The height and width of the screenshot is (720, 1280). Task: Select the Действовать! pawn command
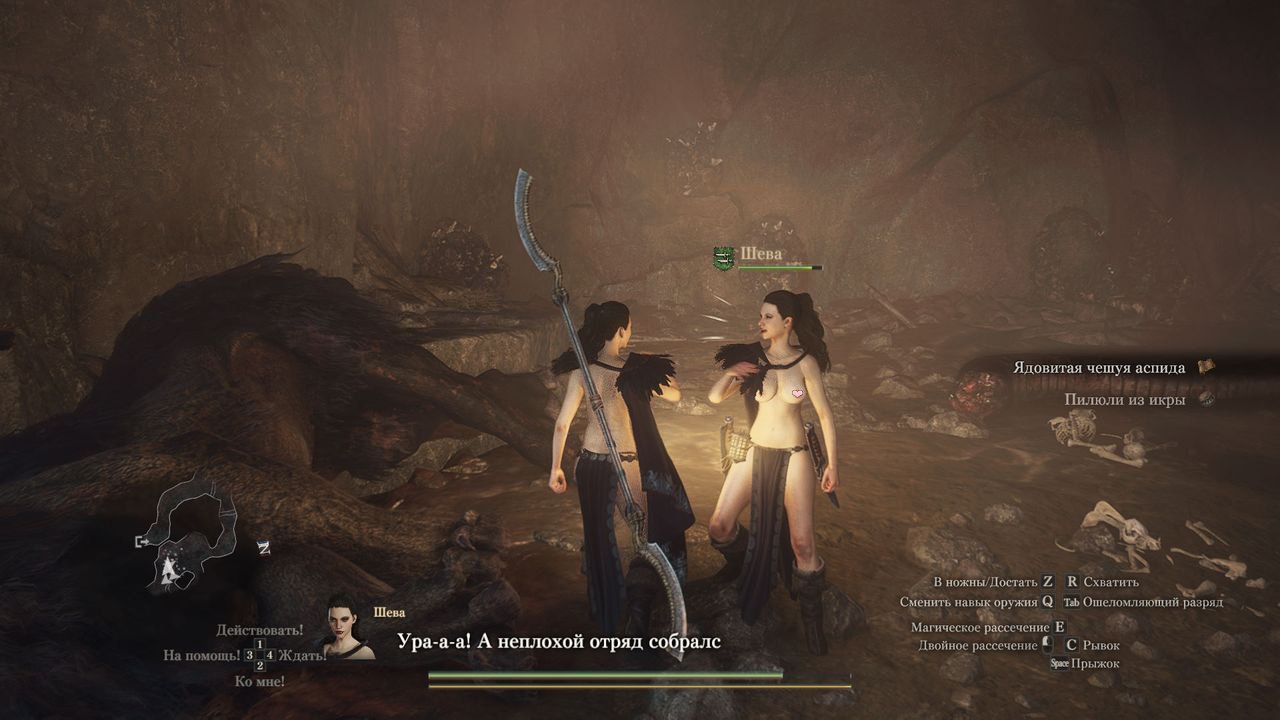click(x=259, y=631)
